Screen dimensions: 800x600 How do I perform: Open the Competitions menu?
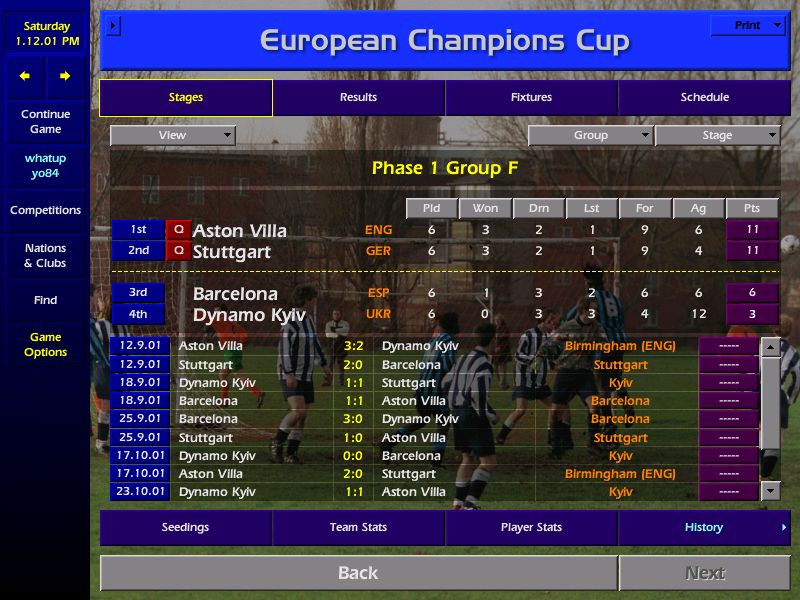tap(45, 210)
